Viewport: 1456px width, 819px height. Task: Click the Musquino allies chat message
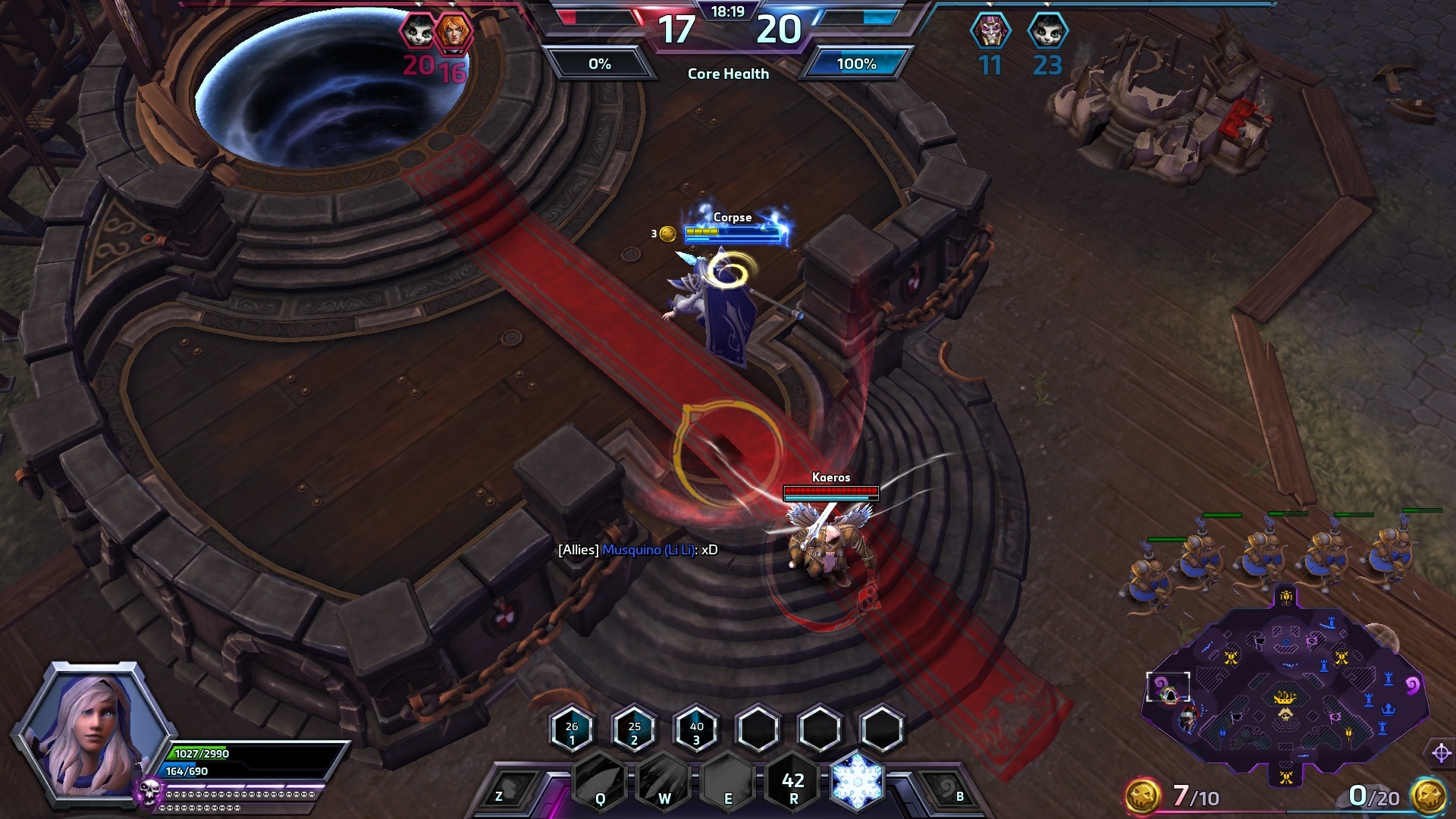tap(637, 550)
